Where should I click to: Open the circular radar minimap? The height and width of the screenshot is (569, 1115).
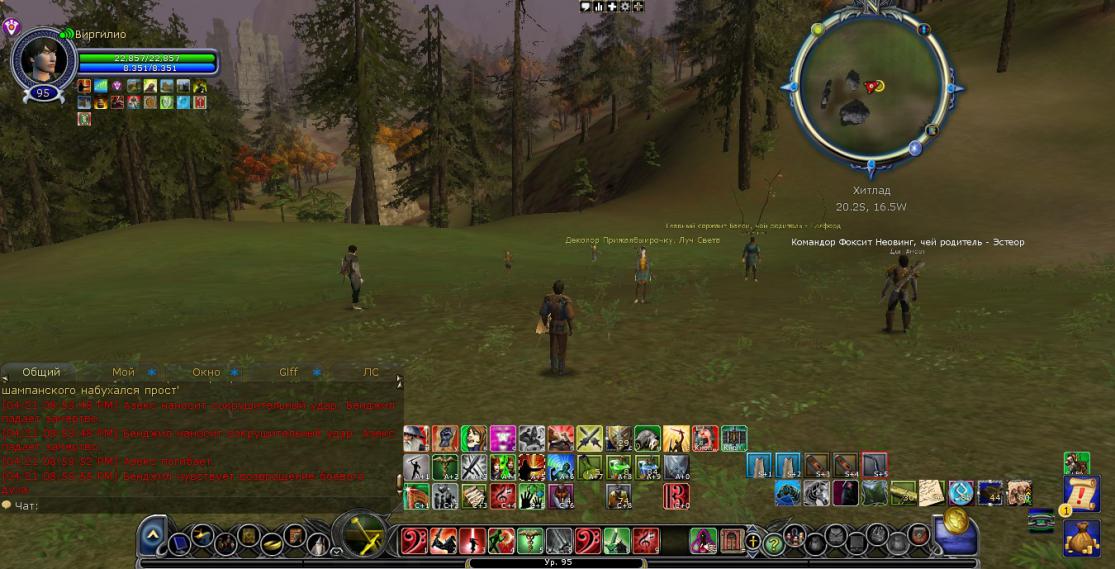870,86
